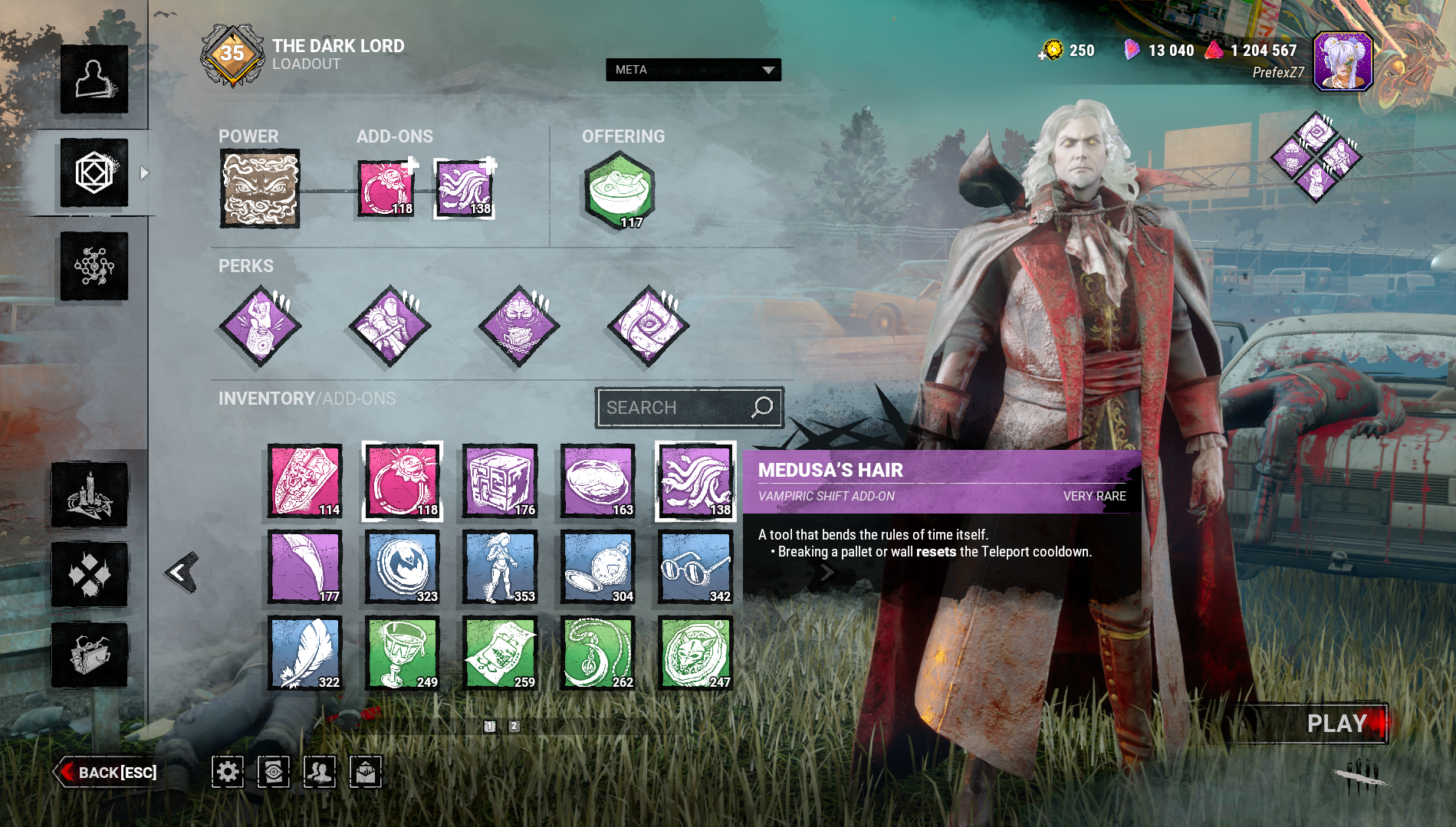The image size is (1456, 827).
Task: Select the Medusa's Hair add-on in inventory
Action: click(695, 481)
